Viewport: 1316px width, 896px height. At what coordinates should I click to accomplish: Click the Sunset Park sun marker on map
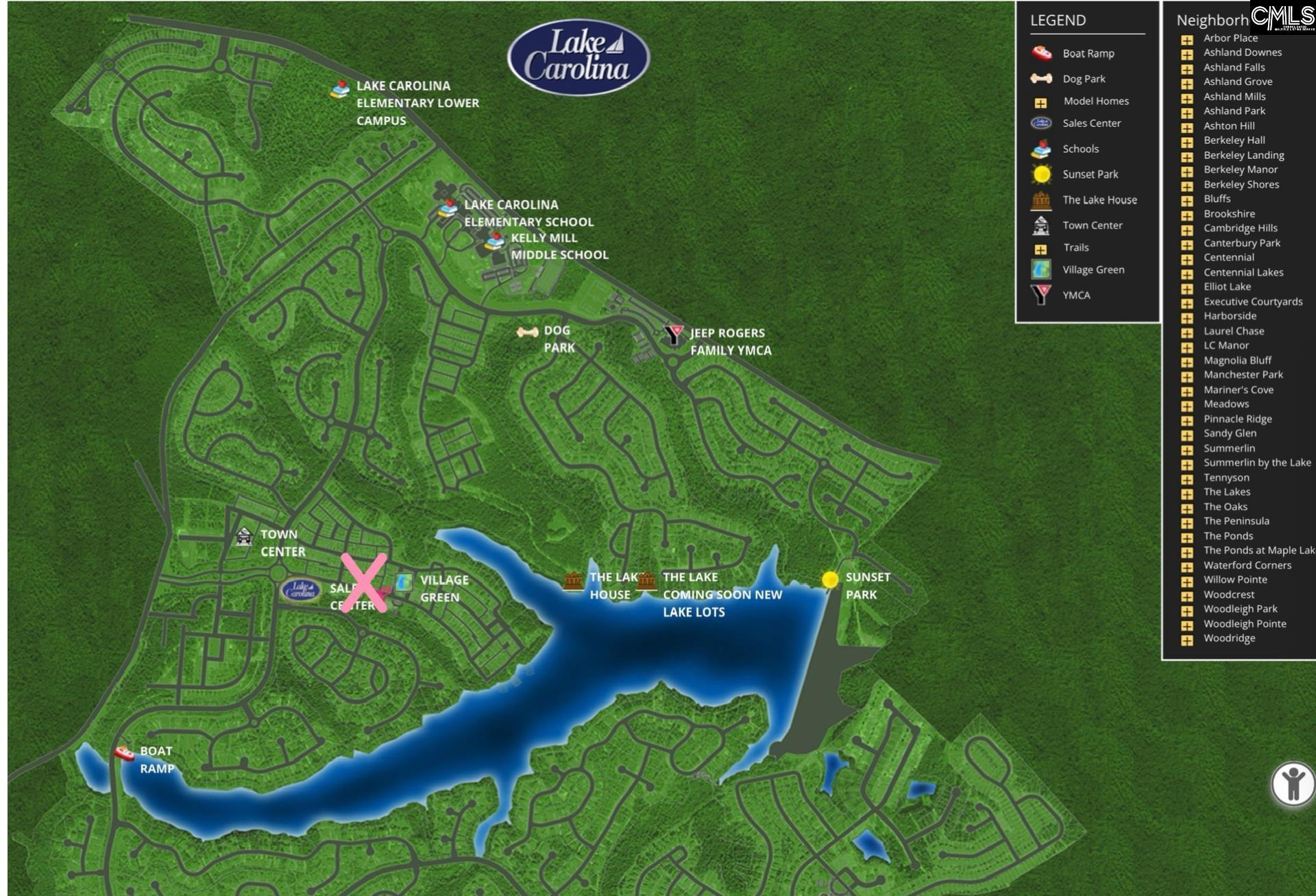(830, 580)
